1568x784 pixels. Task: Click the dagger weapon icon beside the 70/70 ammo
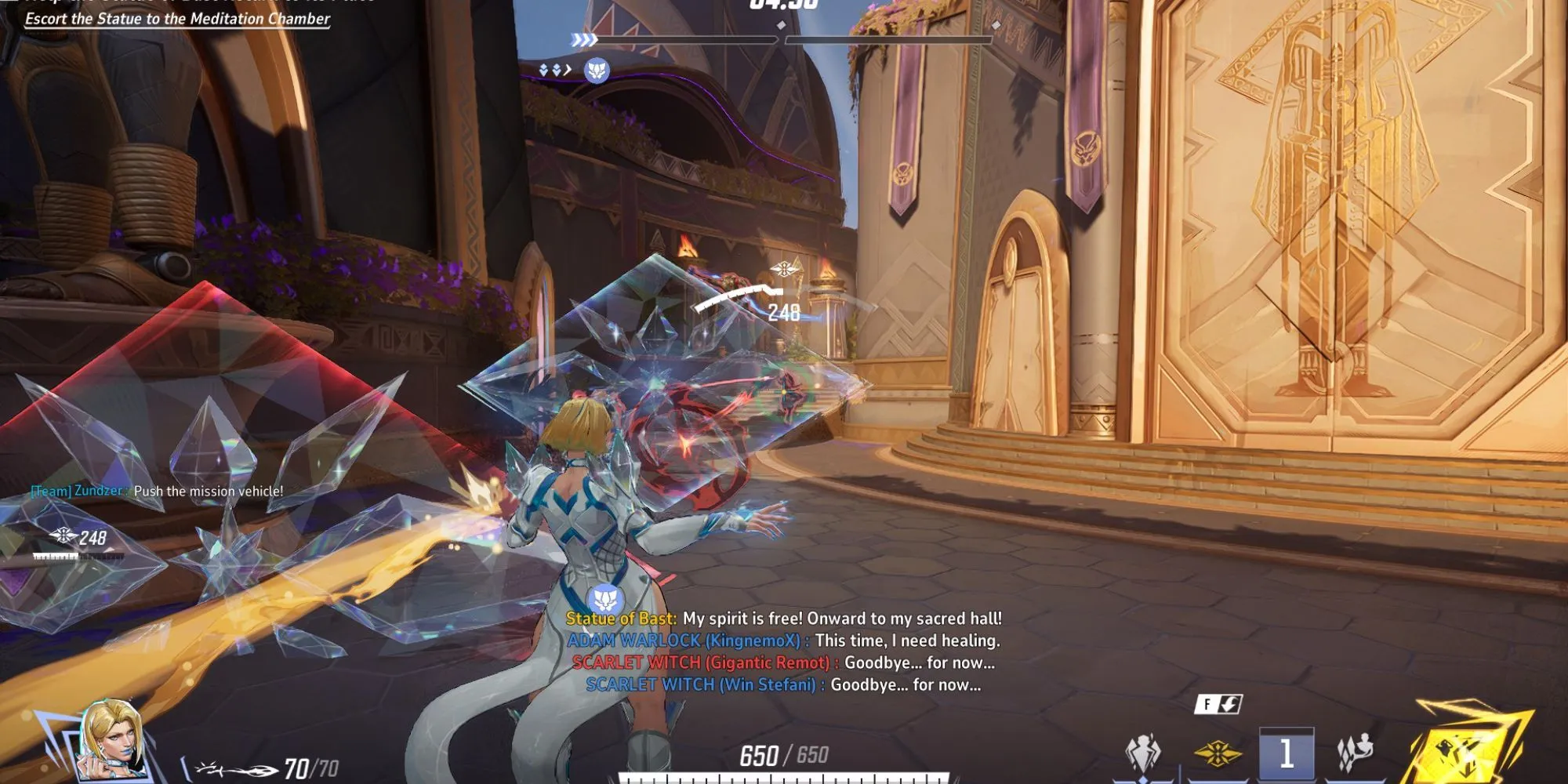[x=234, y=769]
